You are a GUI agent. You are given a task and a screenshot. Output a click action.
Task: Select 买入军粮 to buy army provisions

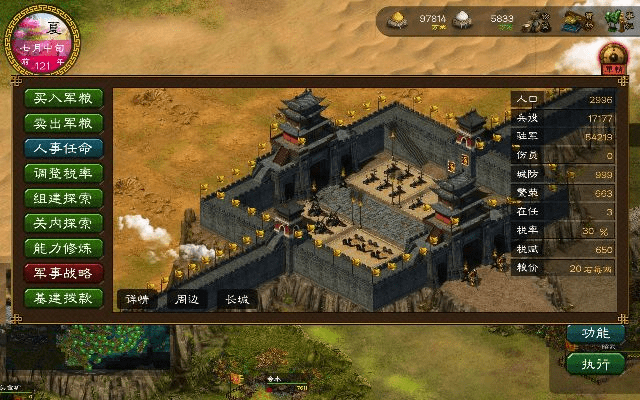pyautogui.click(x=63, y=98)
